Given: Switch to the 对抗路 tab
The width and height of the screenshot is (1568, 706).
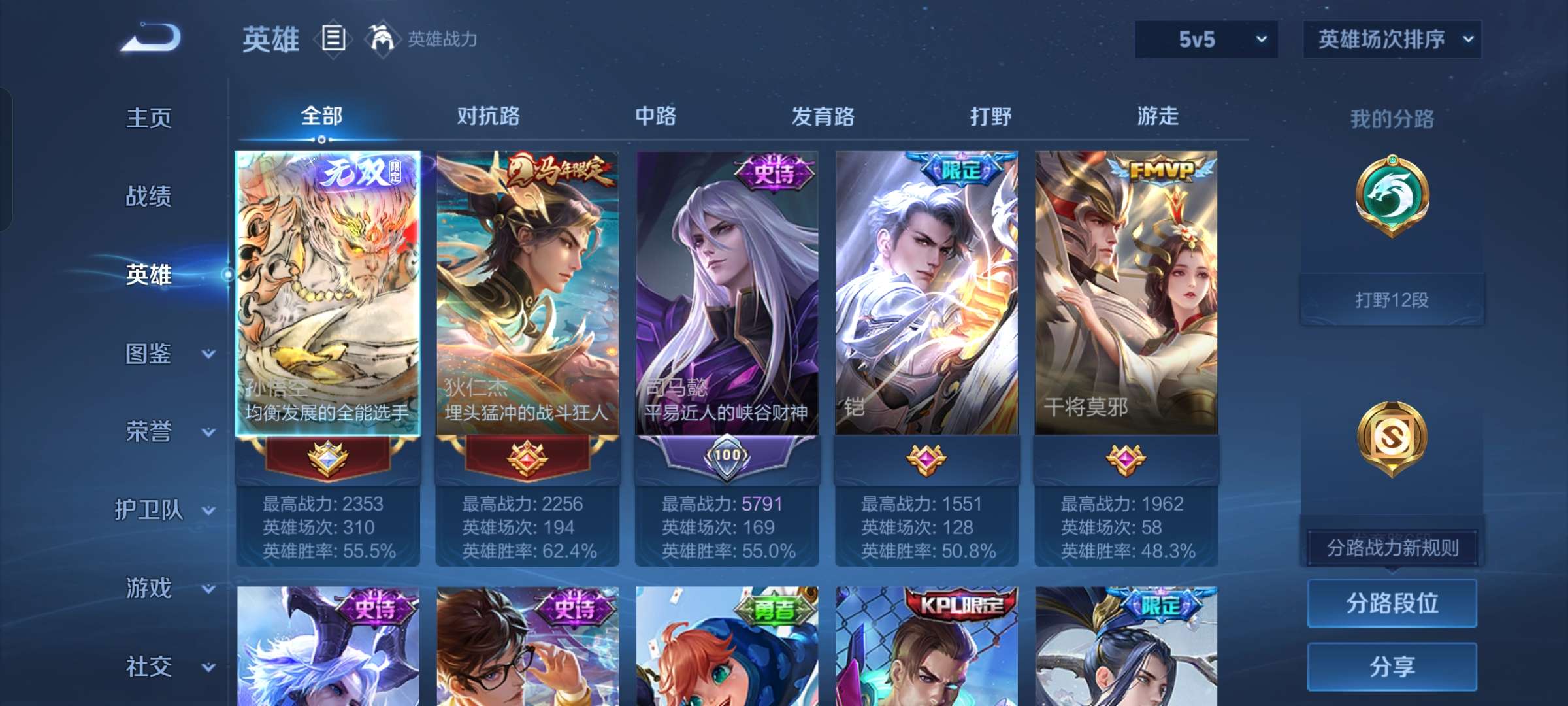Looking at the screenshot, I should [x=487, y=116].
